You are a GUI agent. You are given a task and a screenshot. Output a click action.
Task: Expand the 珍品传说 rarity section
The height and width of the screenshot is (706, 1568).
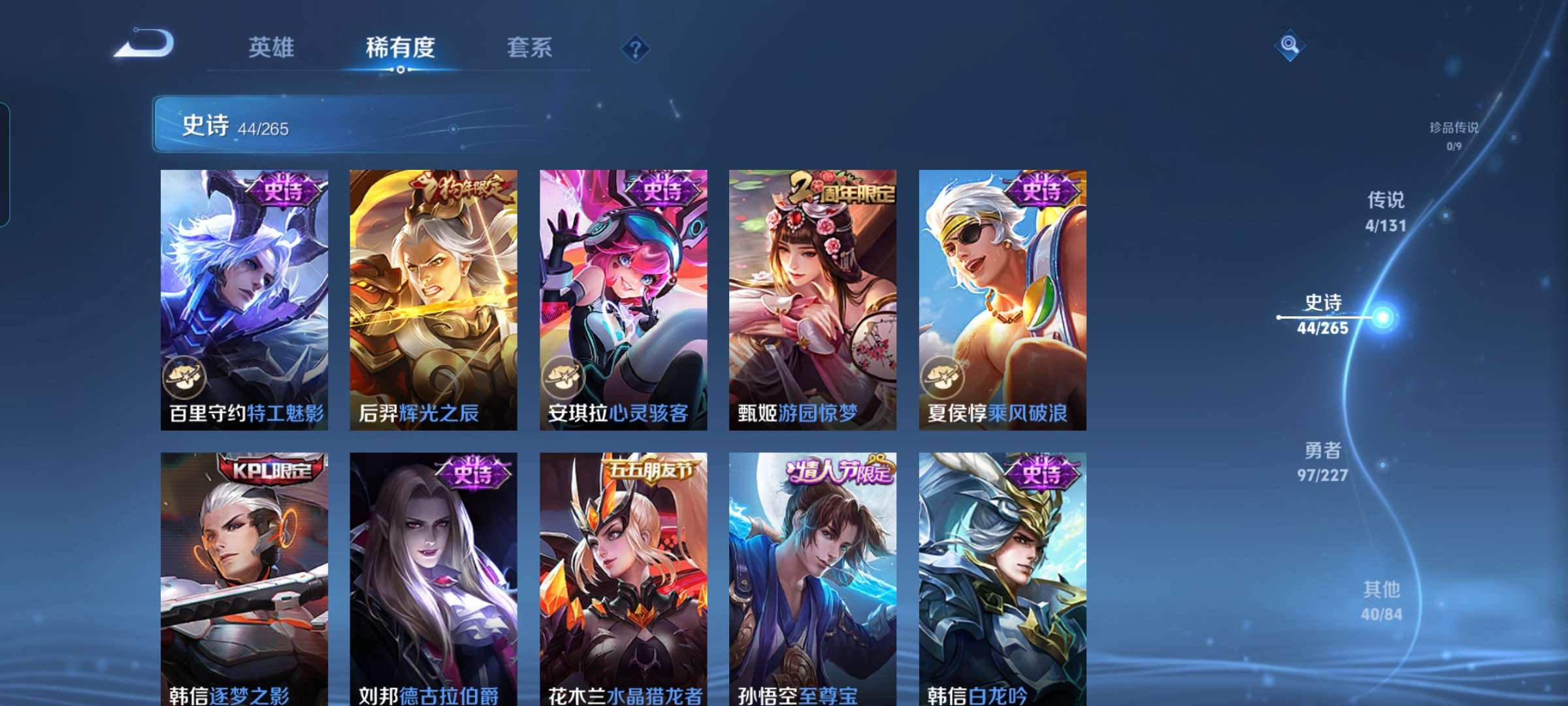(x=1451, y=131)
